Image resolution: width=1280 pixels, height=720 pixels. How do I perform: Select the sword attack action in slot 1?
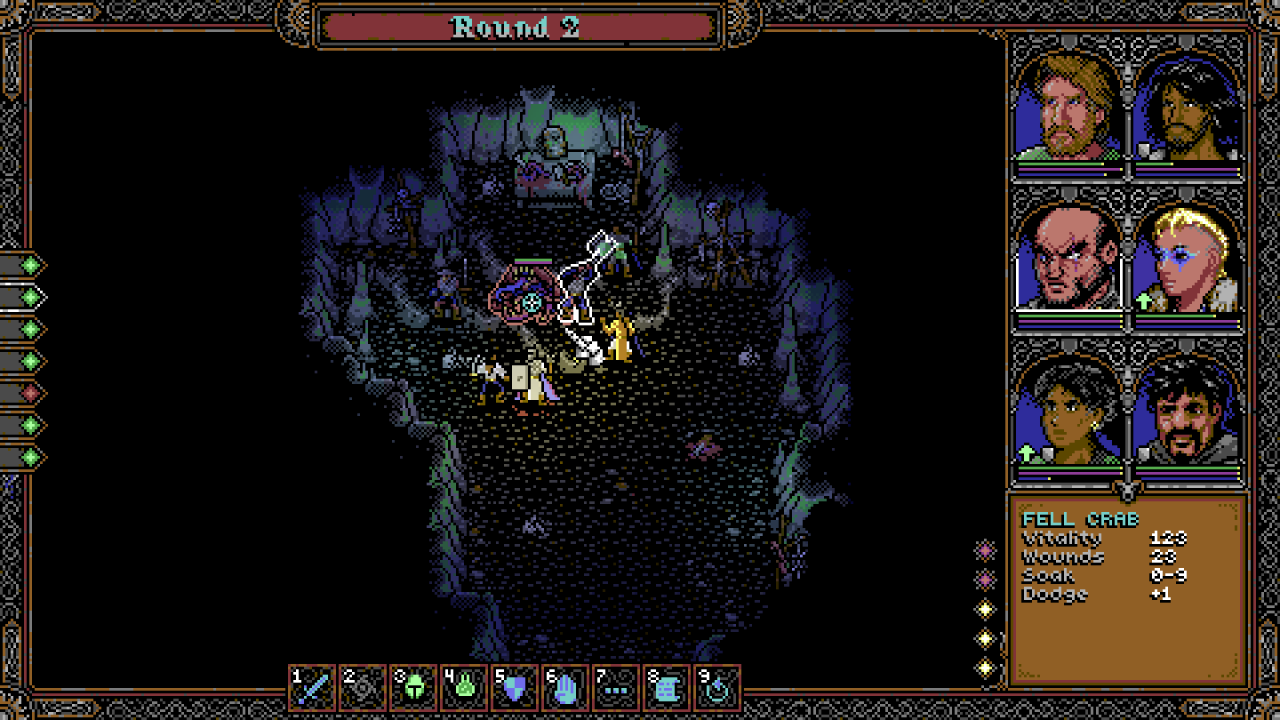point(313,688)
